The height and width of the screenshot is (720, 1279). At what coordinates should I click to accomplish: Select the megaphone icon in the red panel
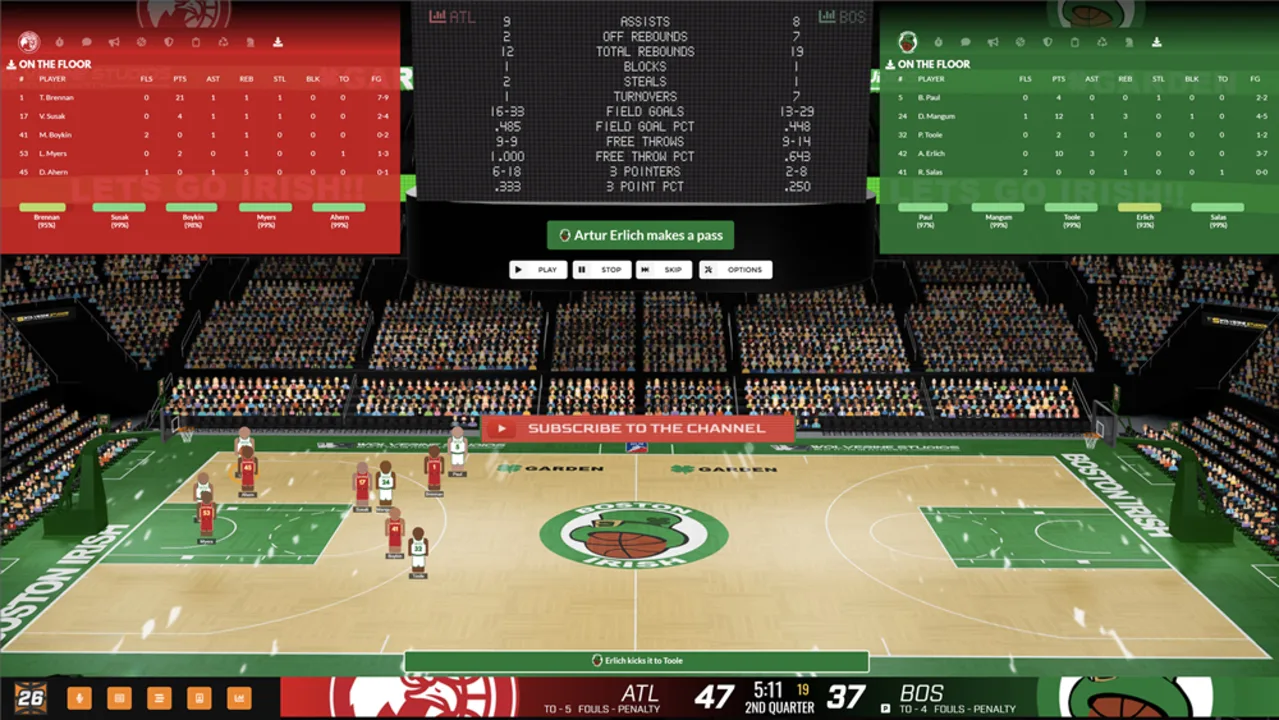[114, 42]
